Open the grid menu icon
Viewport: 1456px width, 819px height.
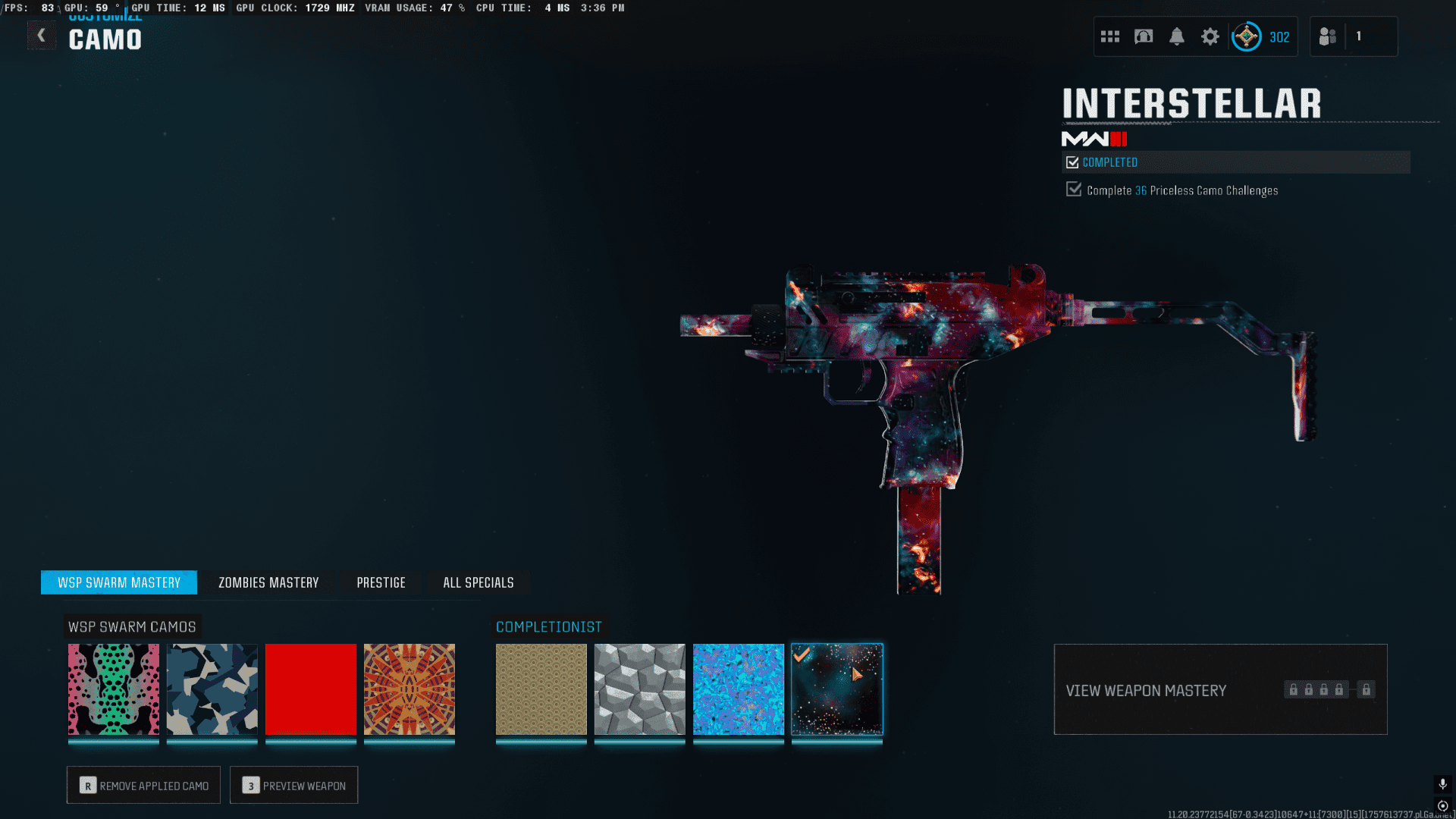1110,36
